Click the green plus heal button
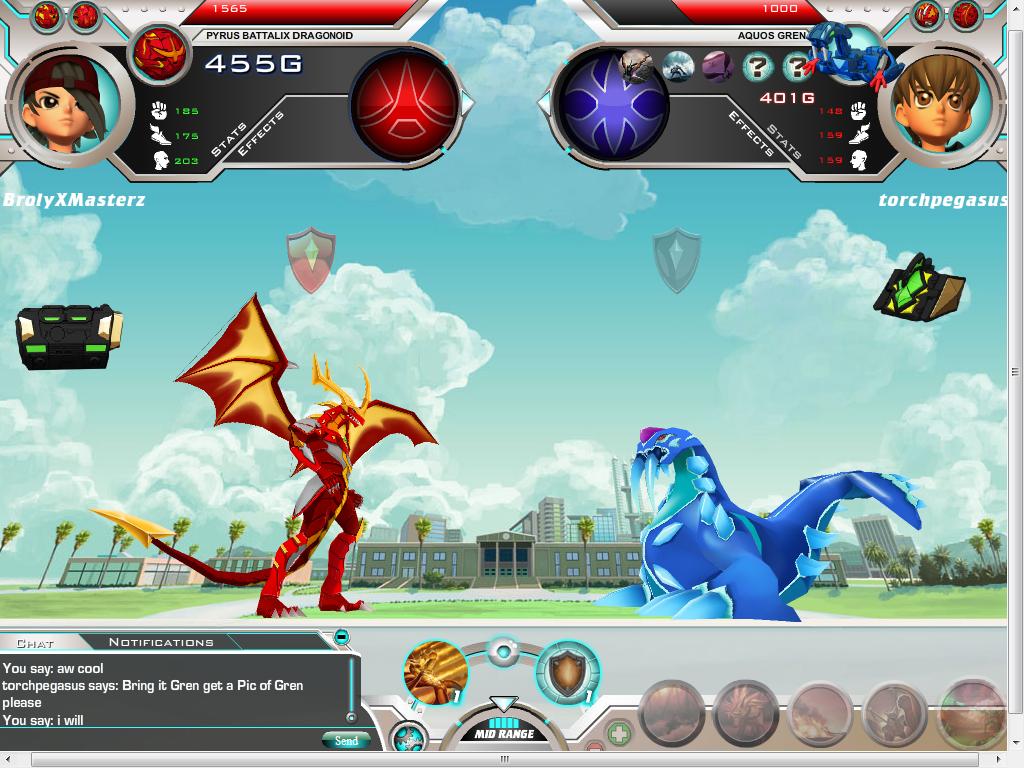Image resolution: width=1024 pixels, height=768 pixels. point(620,734)
